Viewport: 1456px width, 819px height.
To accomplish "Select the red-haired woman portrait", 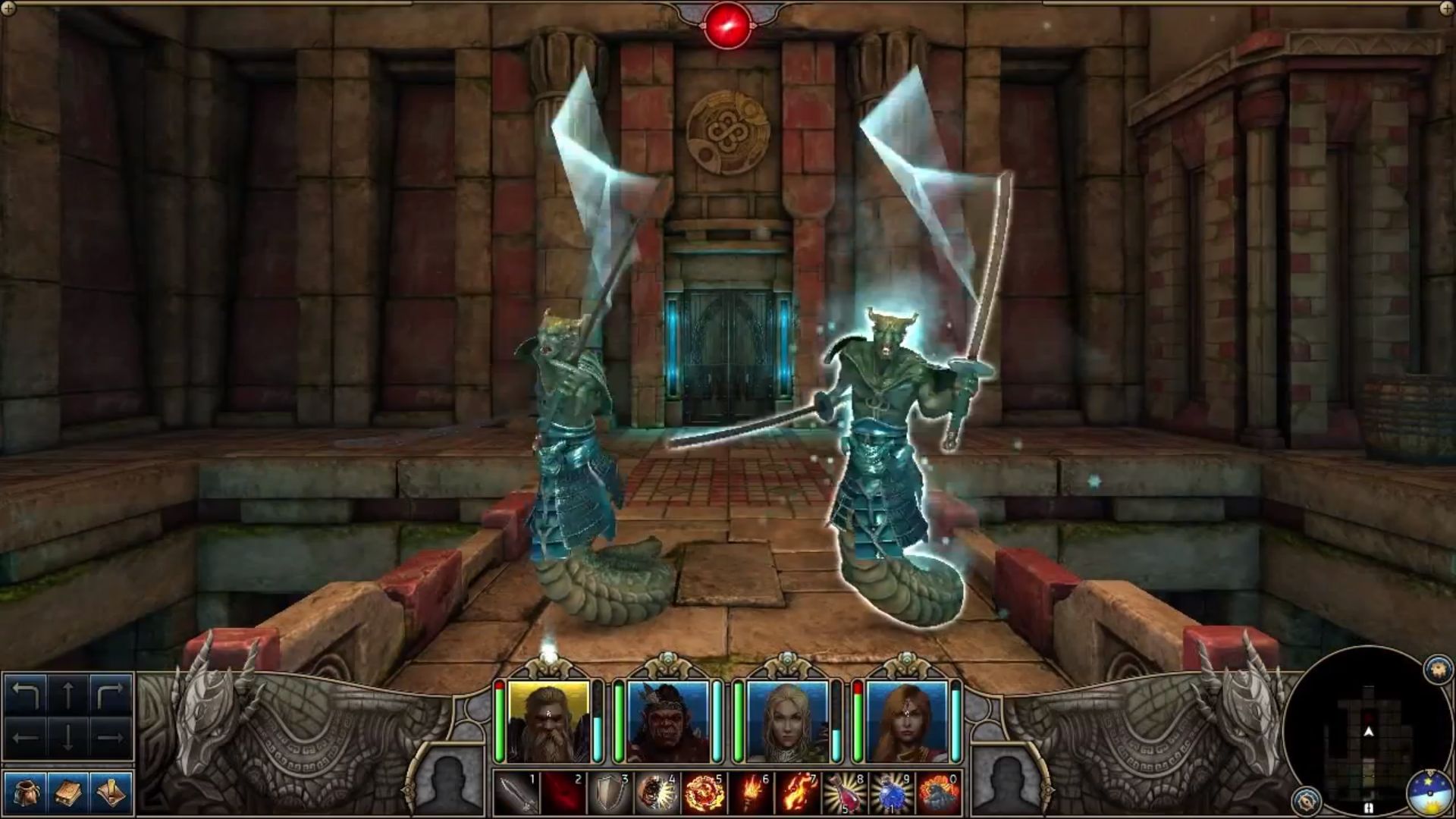I will 907,721.
